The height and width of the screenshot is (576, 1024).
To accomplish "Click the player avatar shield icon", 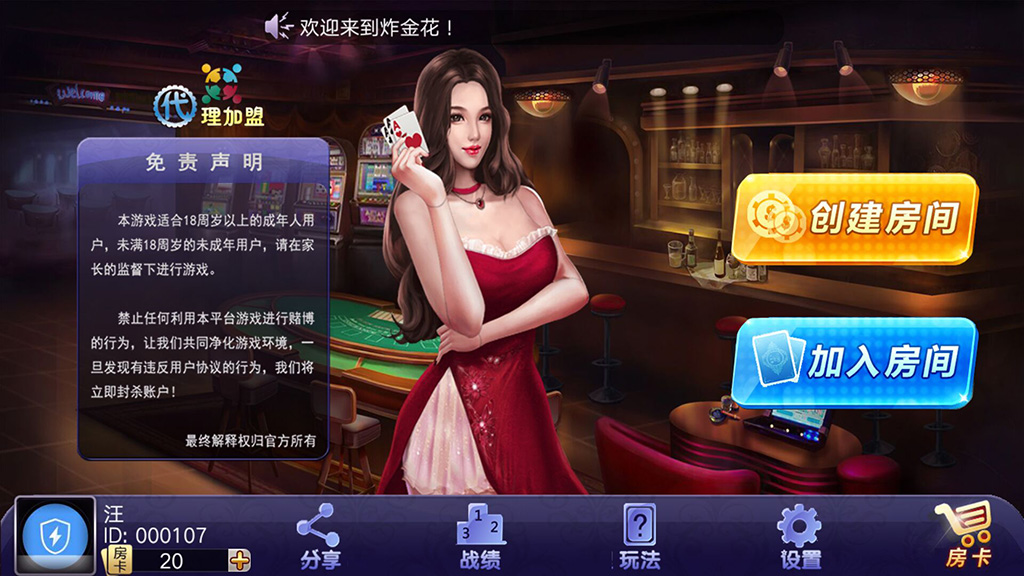I will point(54,537).
